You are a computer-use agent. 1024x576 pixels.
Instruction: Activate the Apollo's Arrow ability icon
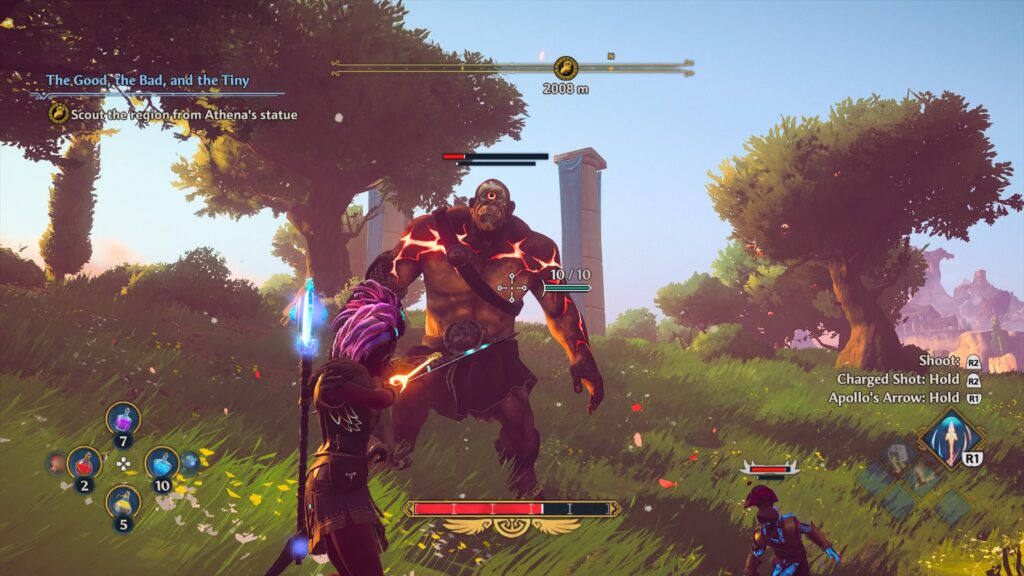point(947,437)
